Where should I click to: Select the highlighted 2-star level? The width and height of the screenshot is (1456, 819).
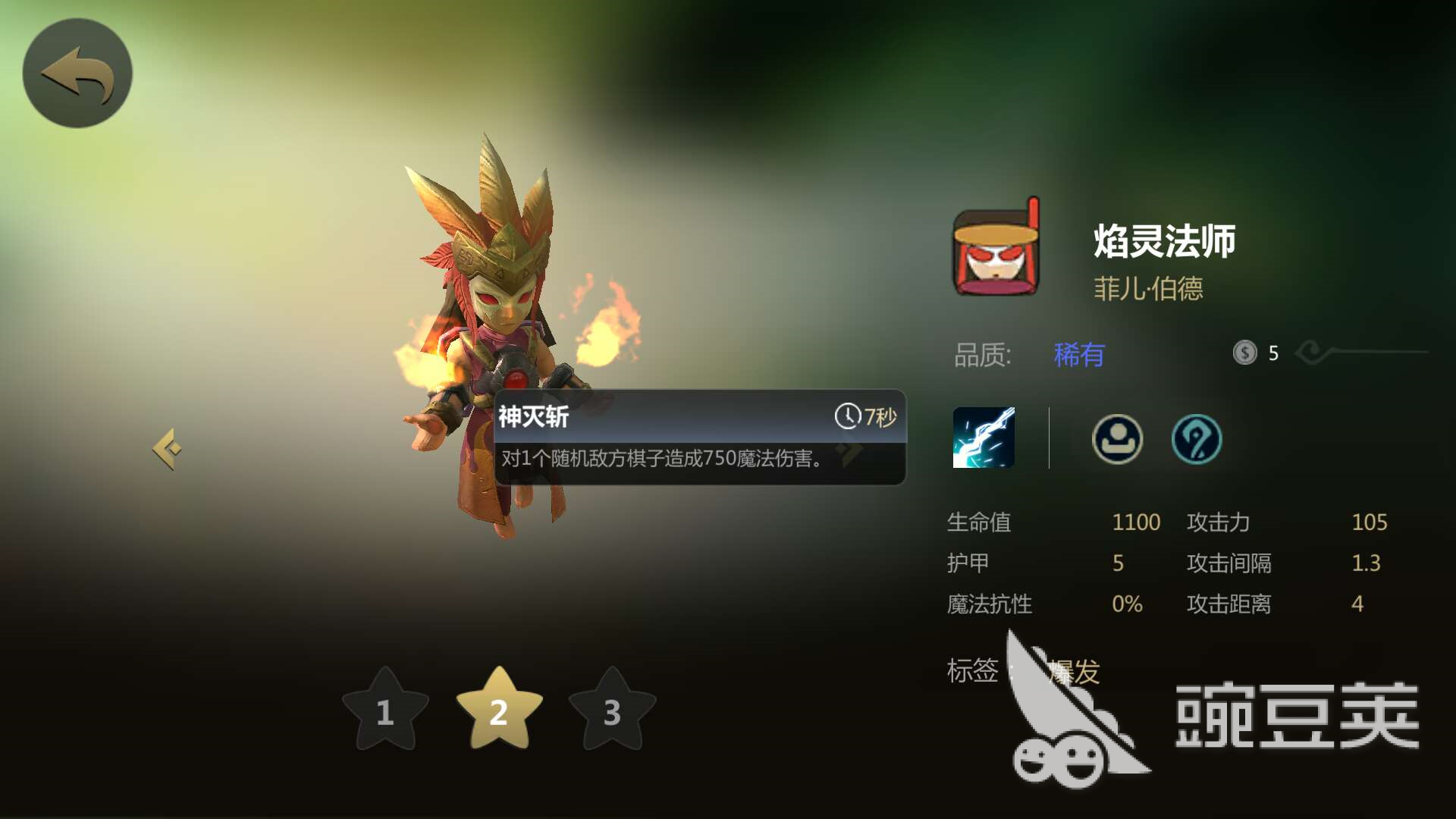pyautogui.click(x=499, y=711)
